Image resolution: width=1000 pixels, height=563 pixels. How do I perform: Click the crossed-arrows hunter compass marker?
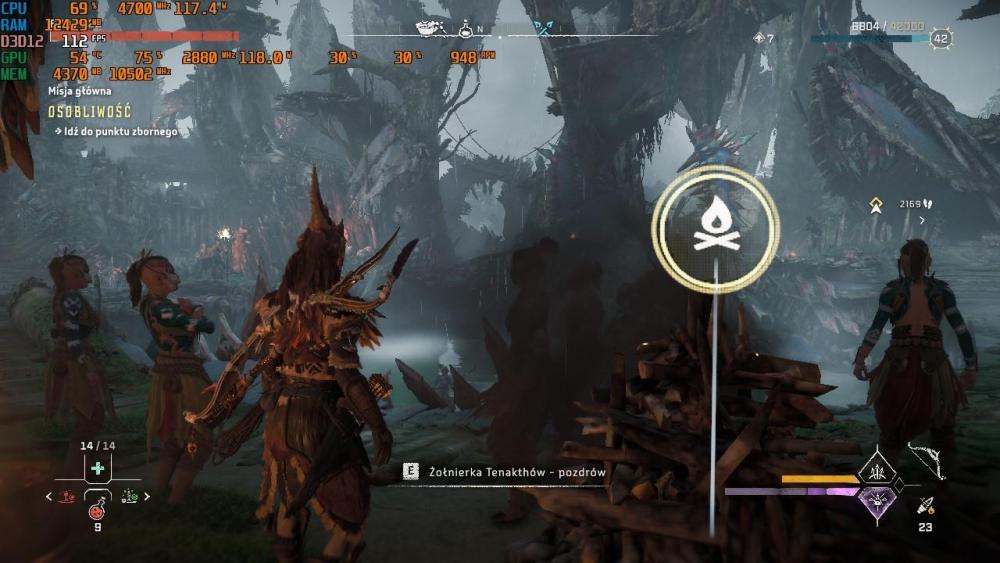543,29
